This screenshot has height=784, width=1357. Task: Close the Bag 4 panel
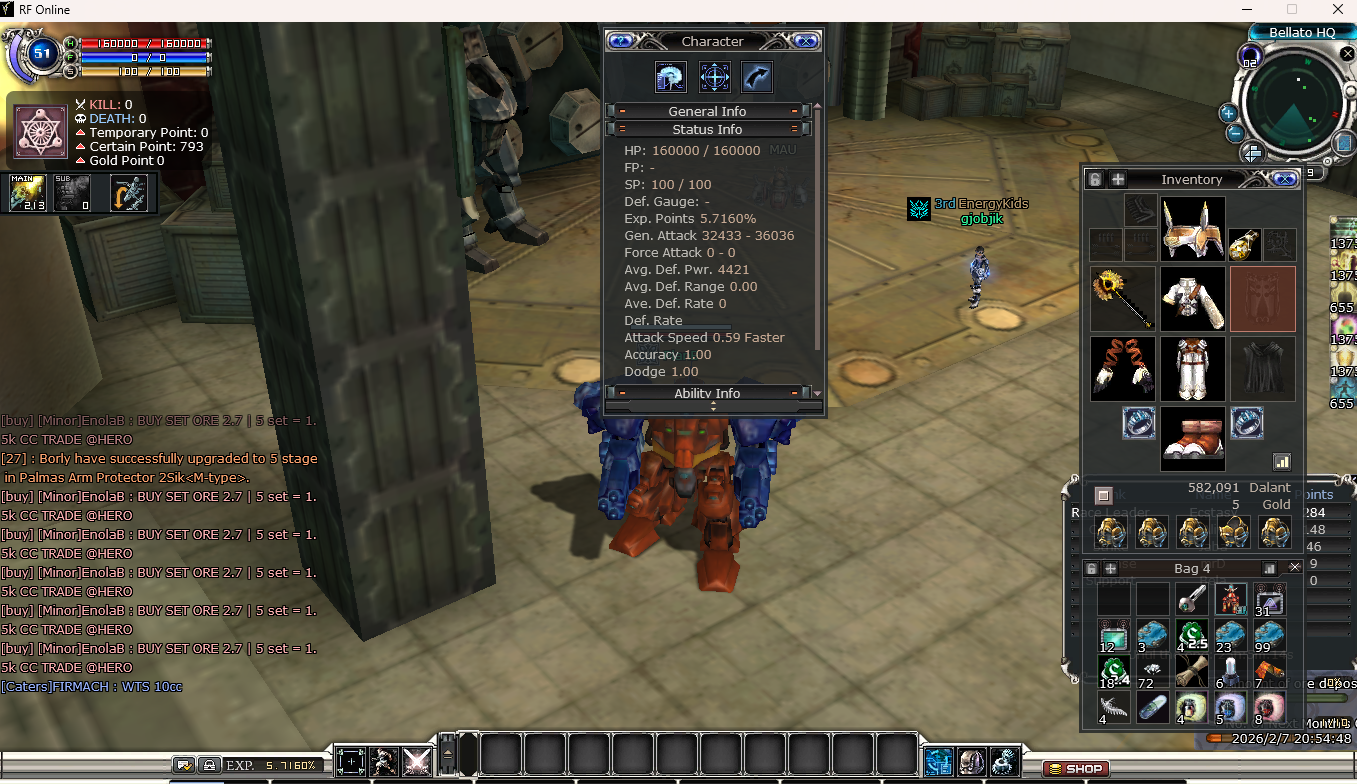(x=1295, y=567)
